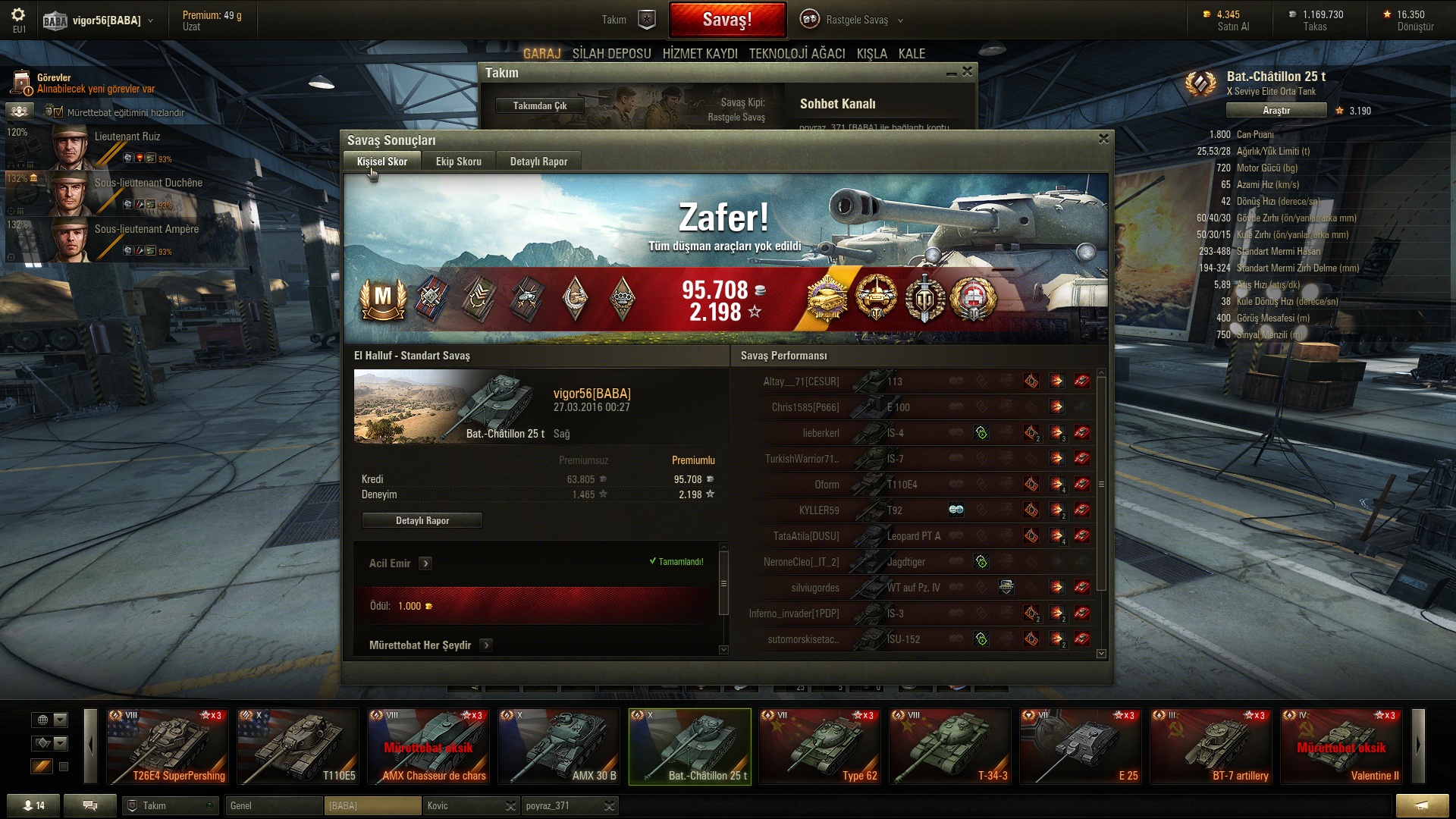Click the Araştır research button
This screenshot has width=1456, height=819.
1276,111
